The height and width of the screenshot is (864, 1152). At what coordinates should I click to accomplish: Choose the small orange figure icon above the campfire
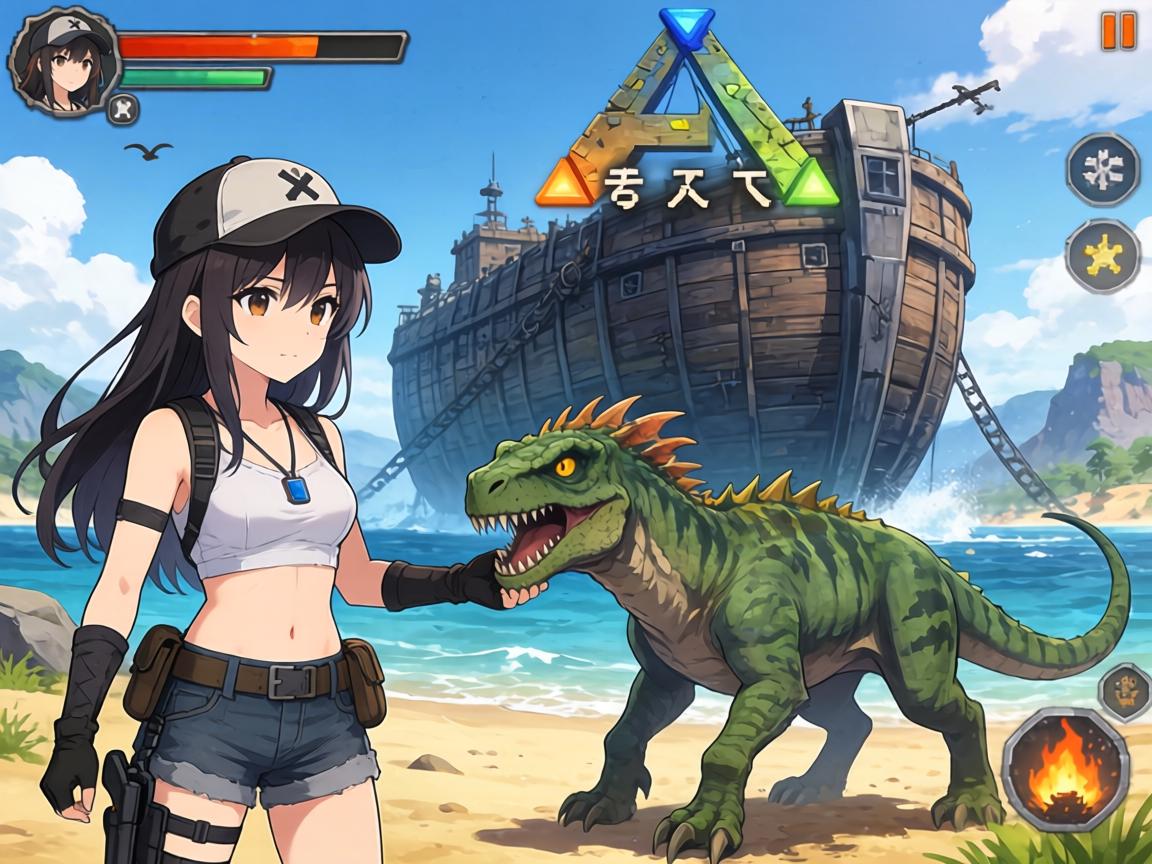pyautogui.click(x=1125, y=690)
